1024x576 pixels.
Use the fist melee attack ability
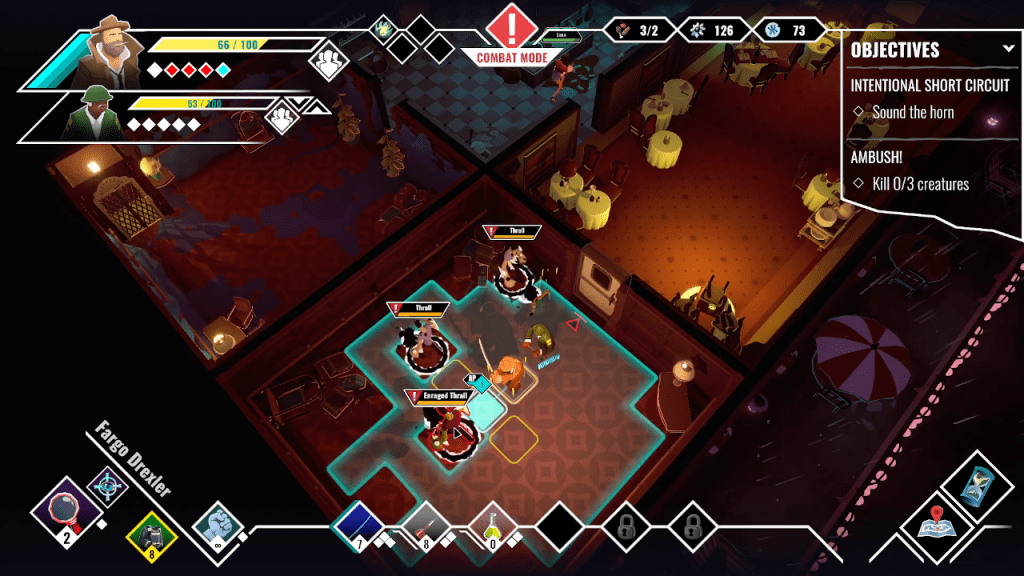point(217,524)
